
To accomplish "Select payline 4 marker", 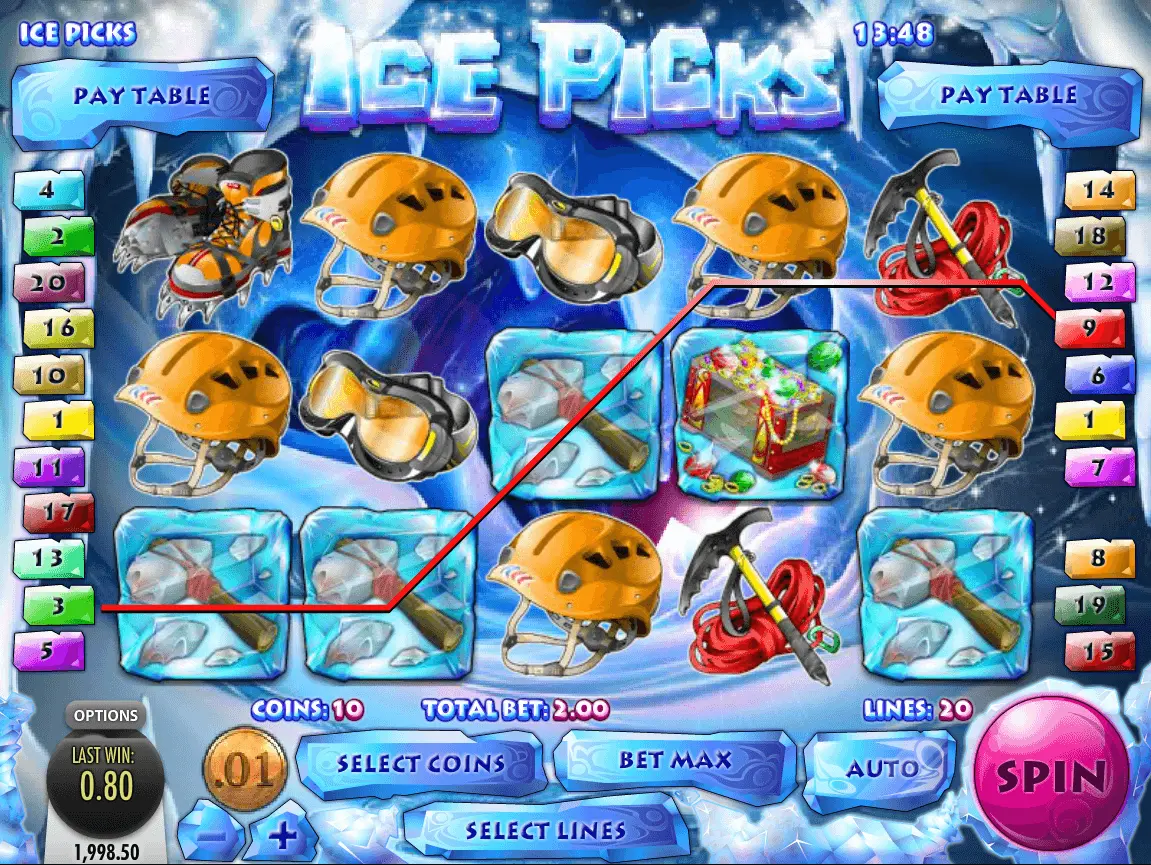I will click(x=48, y=190).
